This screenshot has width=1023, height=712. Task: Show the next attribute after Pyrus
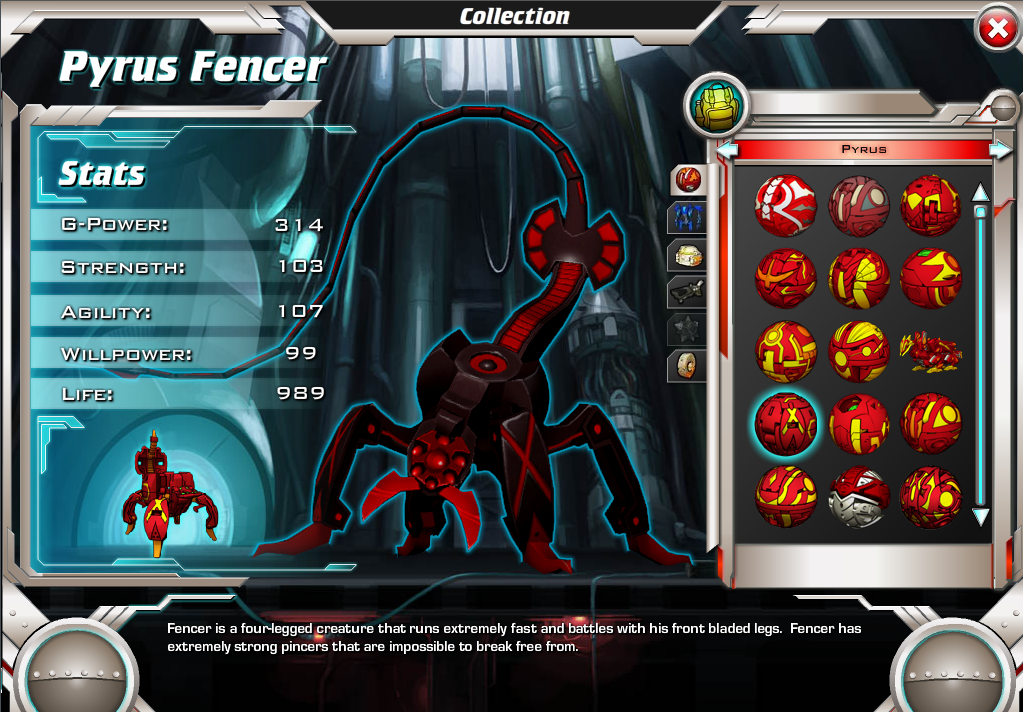pos(1000,150)
